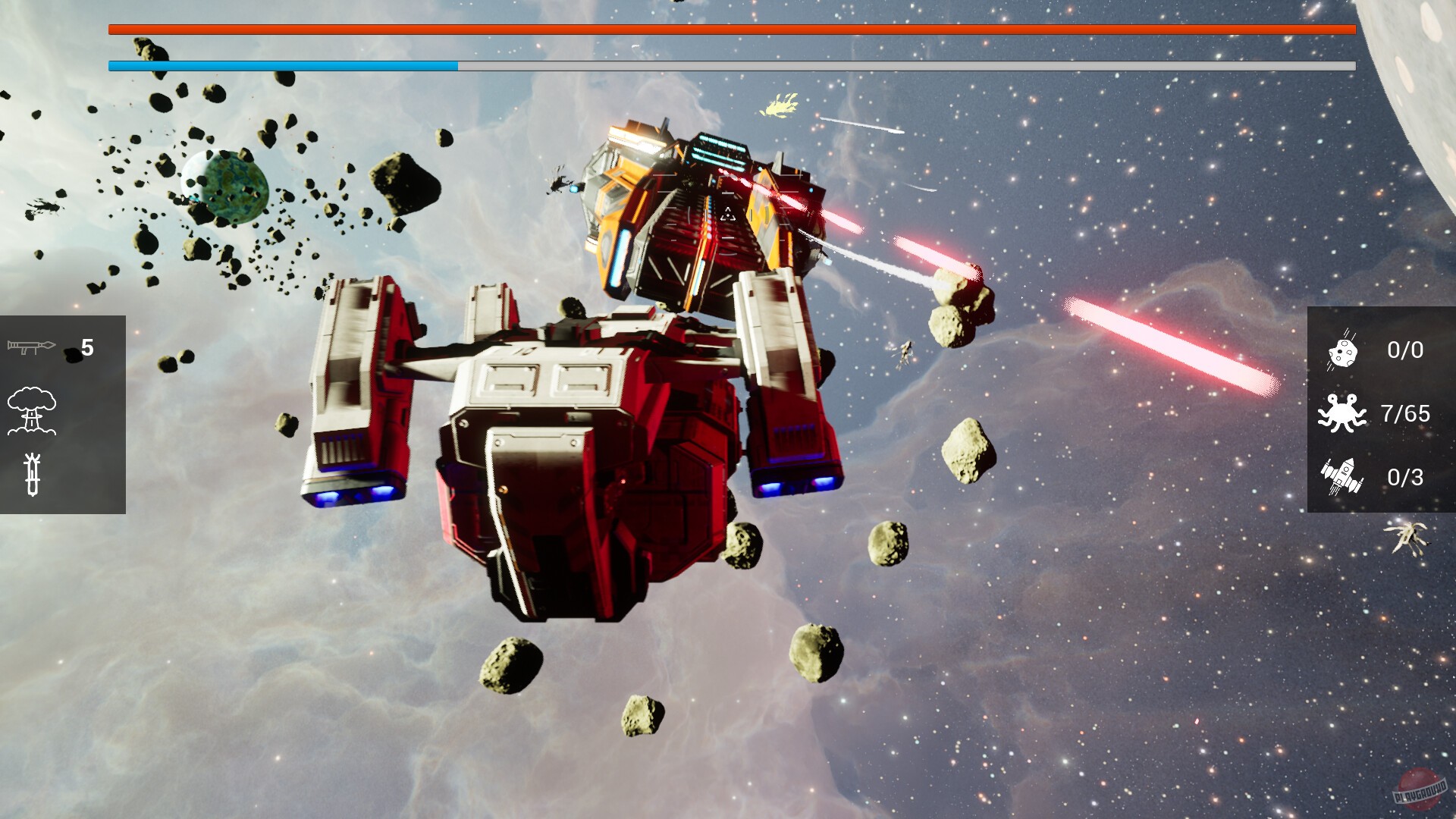Select the torpedo weapon icon

pos(33,474)
